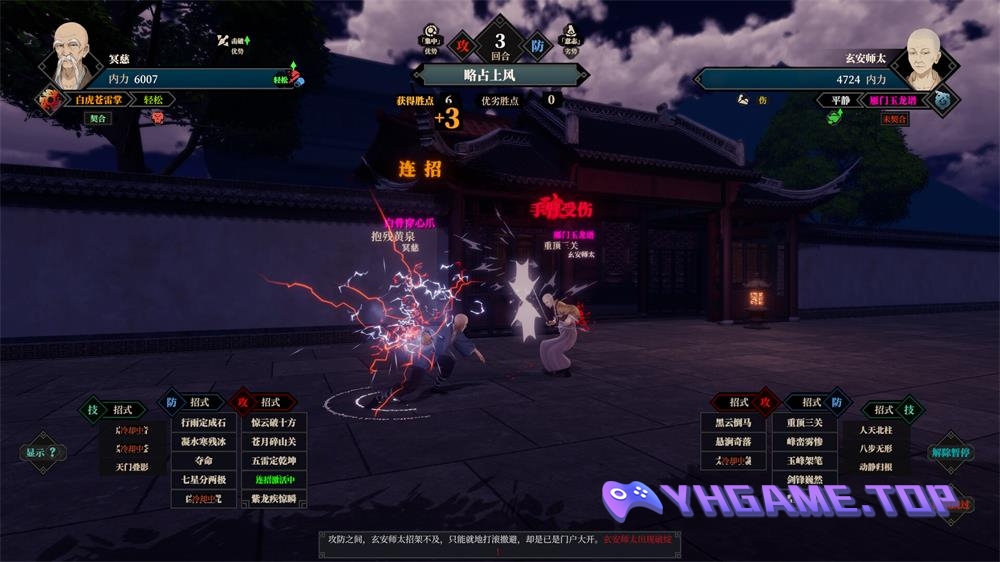This screenshot has height=562, width=1000.
Task: Pick the 七星分两极 defense move
Action: click(x=203, y=480)
